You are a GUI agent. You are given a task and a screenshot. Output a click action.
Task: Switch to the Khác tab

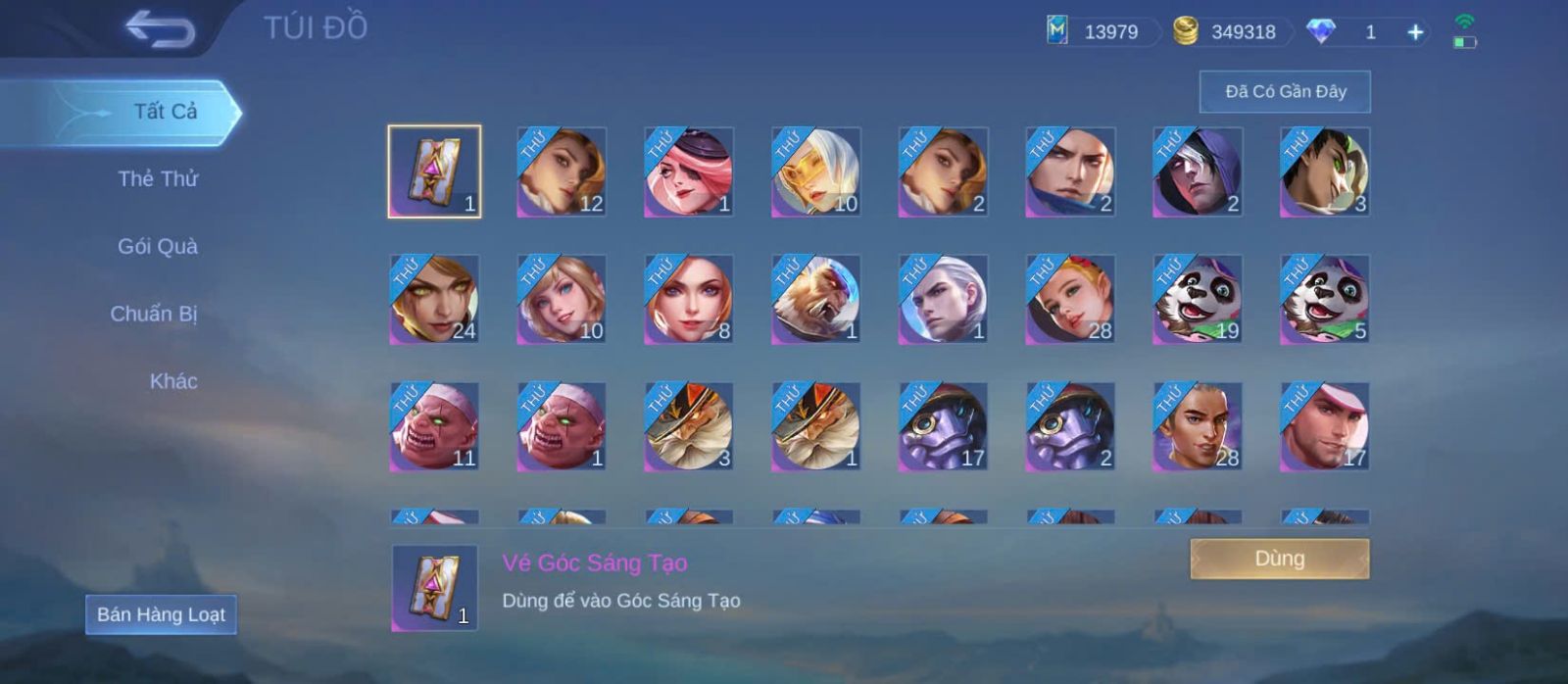[173, 382]
